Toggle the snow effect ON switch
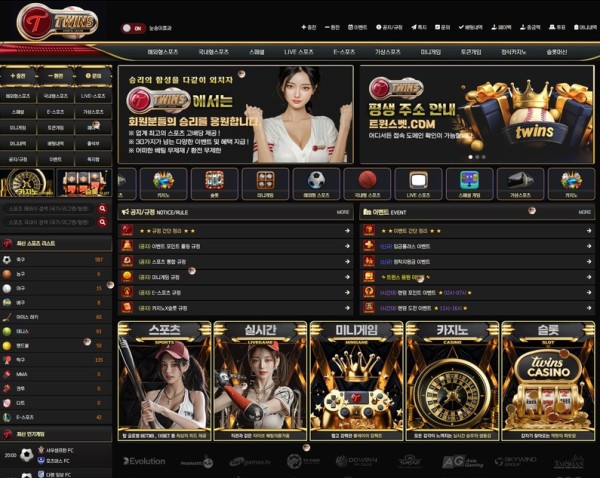 [133, 28]
